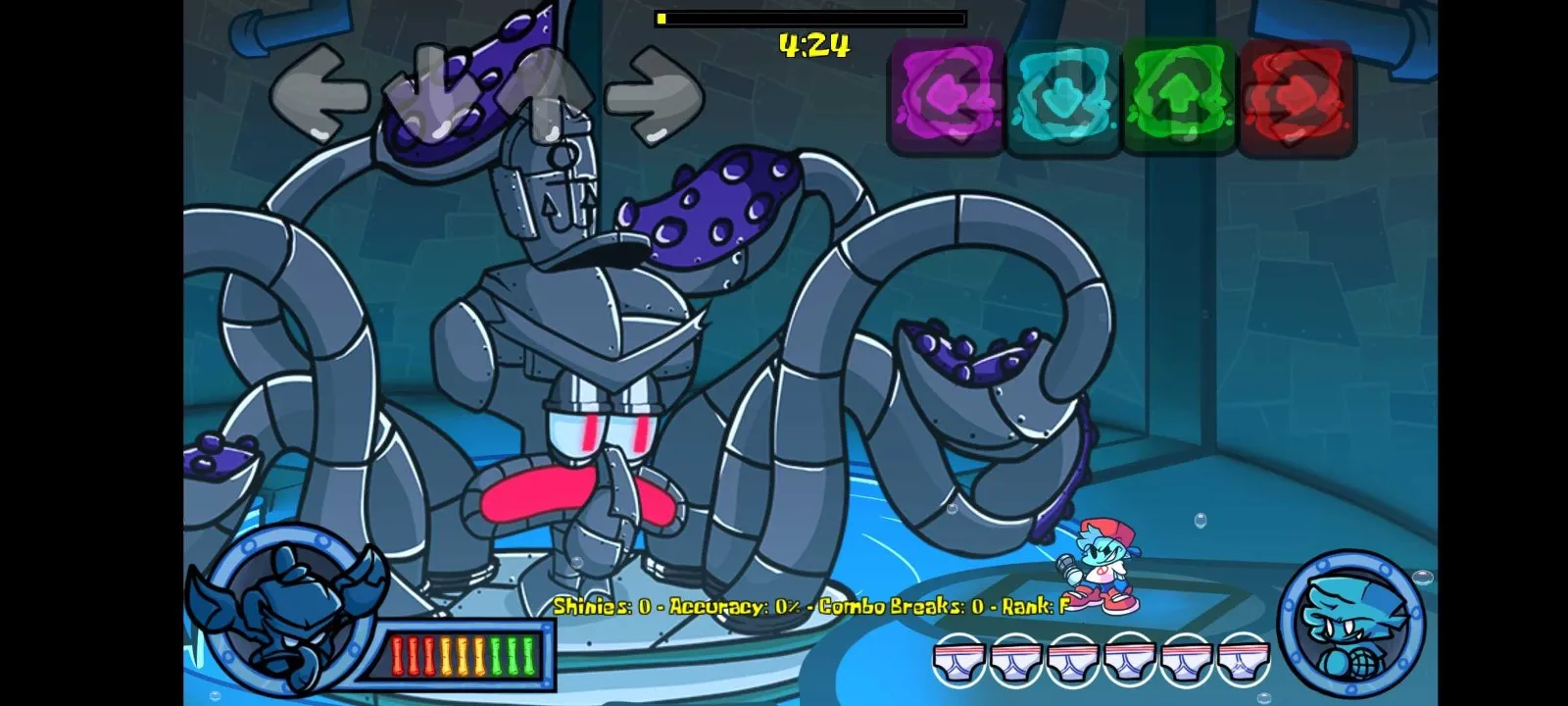Tap the green up arrow note button
Image resolution: width=1568 pixels, height=706 pixels.
click(x=1181, y=95)
